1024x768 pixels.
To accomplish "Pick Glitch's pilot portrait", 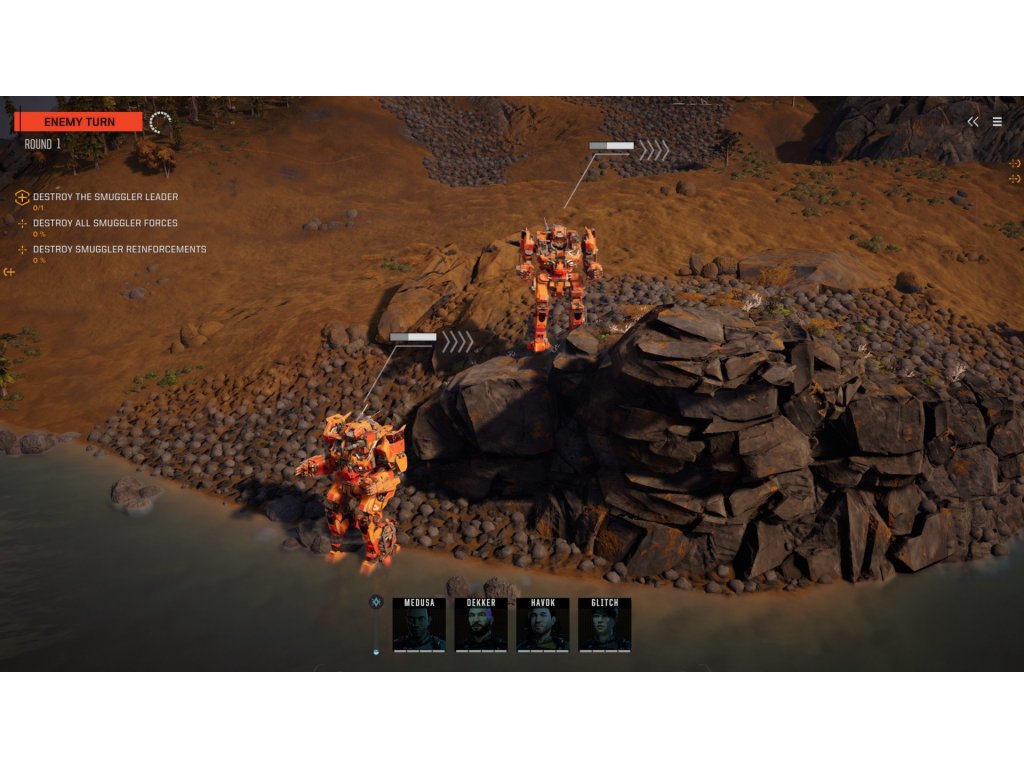I will point(604,626).
